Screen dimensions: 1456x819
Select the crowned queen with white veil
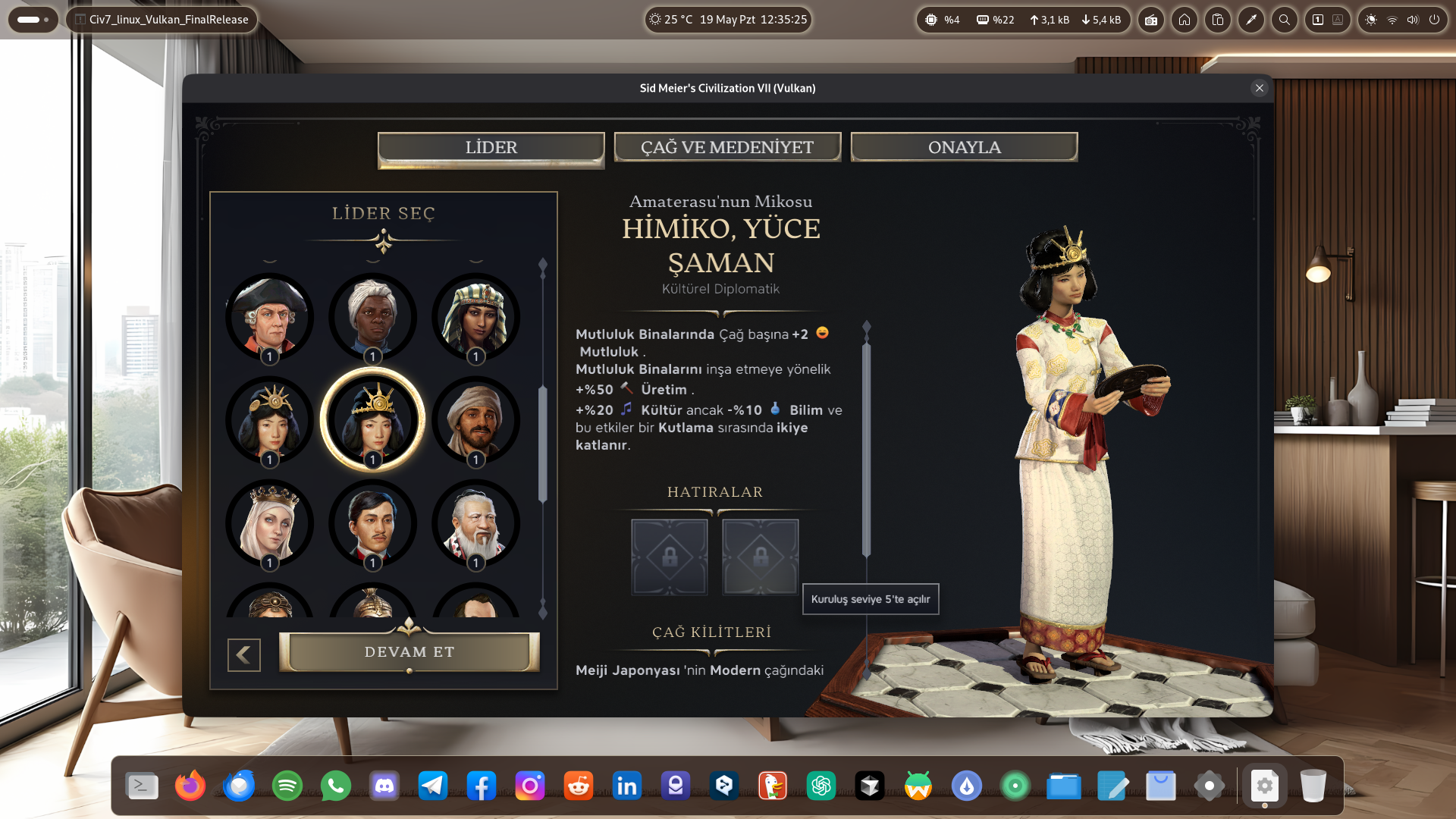coord(269,522)
